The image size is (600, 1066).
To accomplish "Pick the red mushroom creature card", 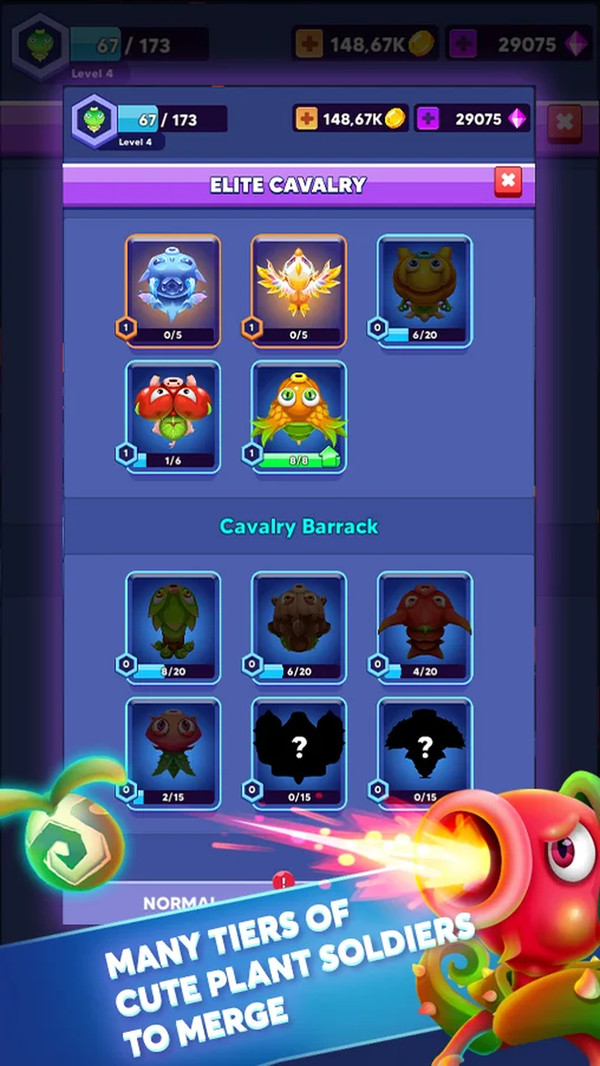I will 173,415.
